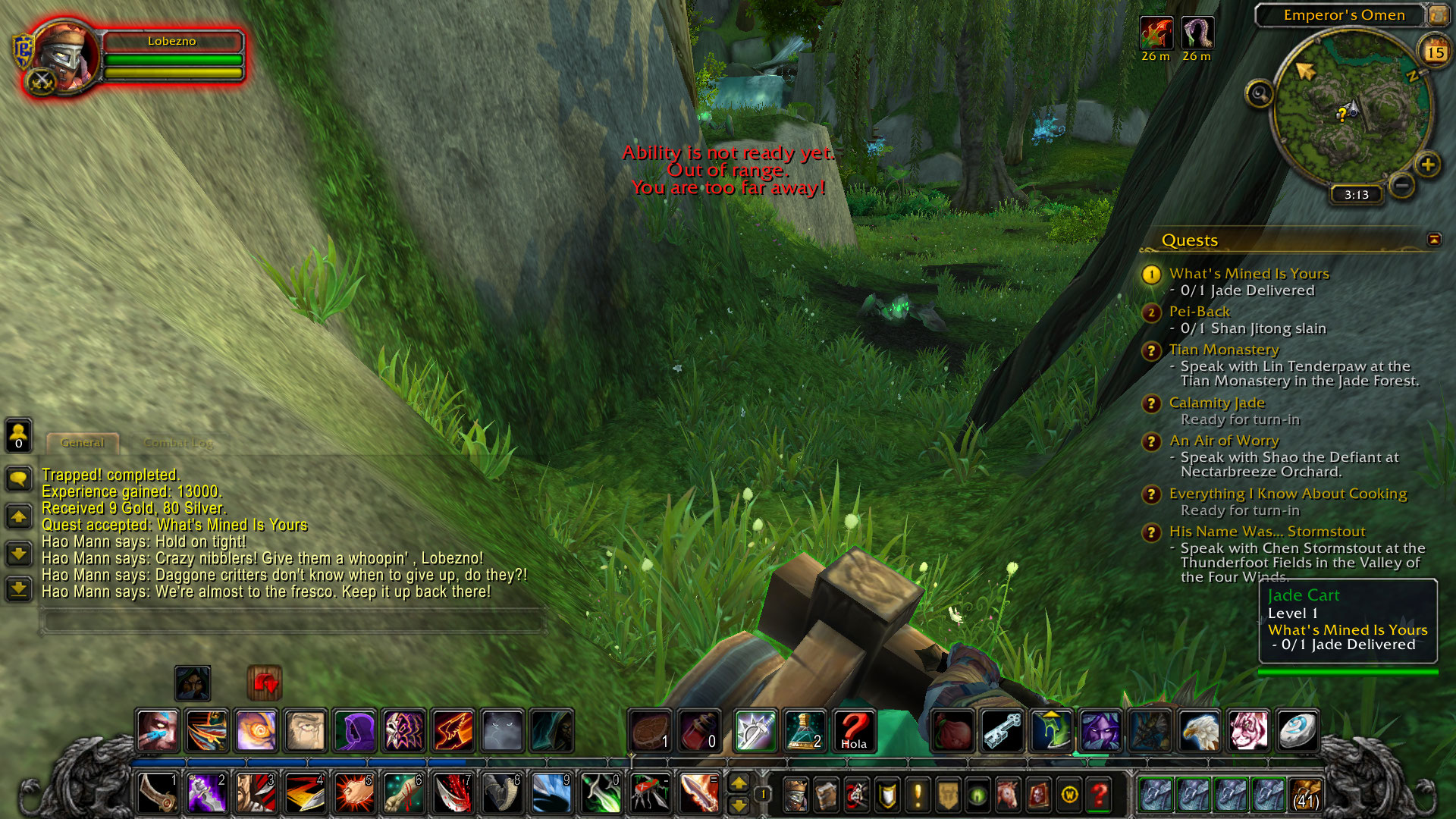Open the character info micro button
The height and width of the screenshot is (819, 1456).
click(795, 795)
